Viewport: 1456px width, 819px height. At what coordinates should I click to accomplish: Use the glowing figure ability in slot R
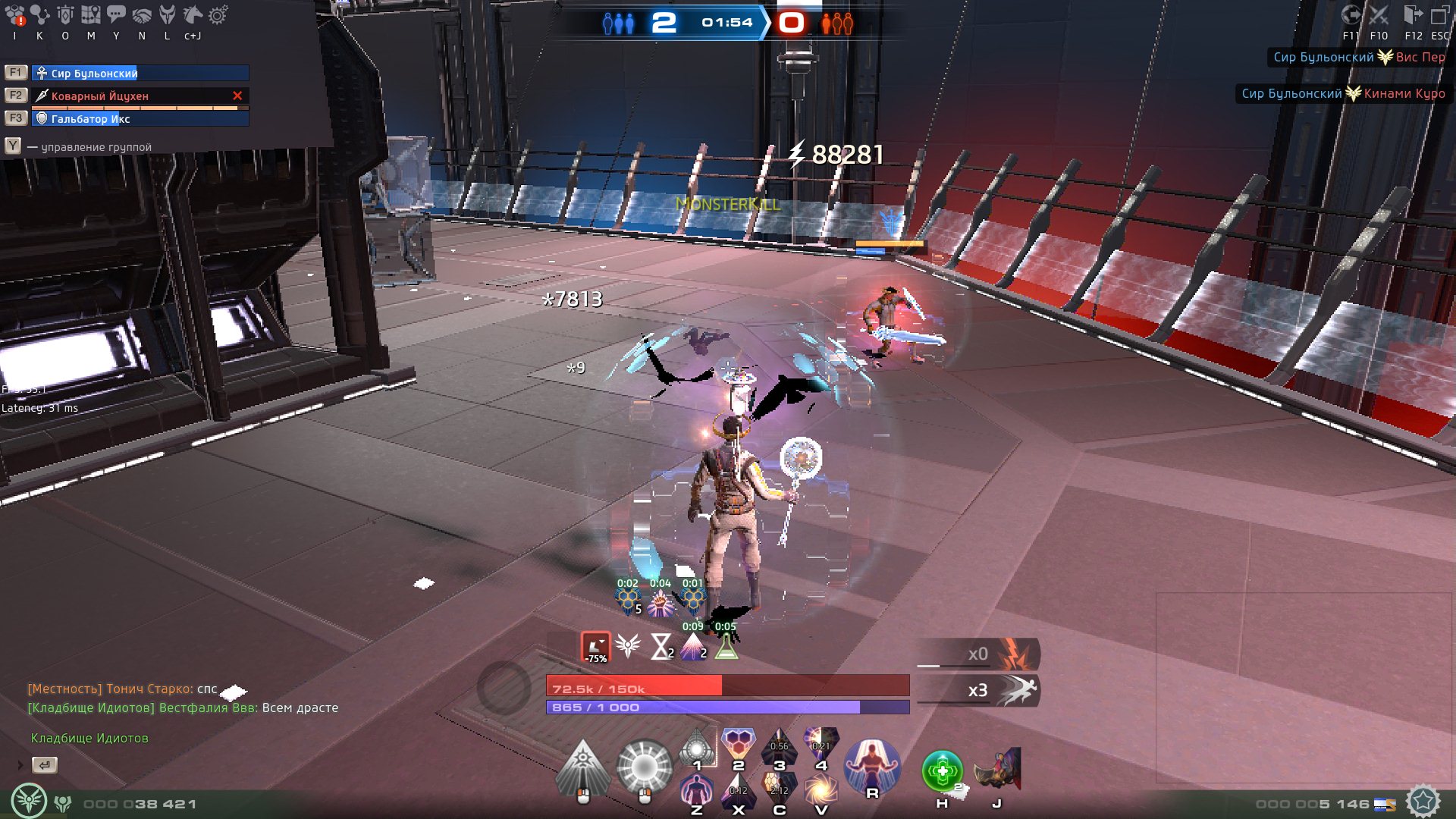coord(872,764)
